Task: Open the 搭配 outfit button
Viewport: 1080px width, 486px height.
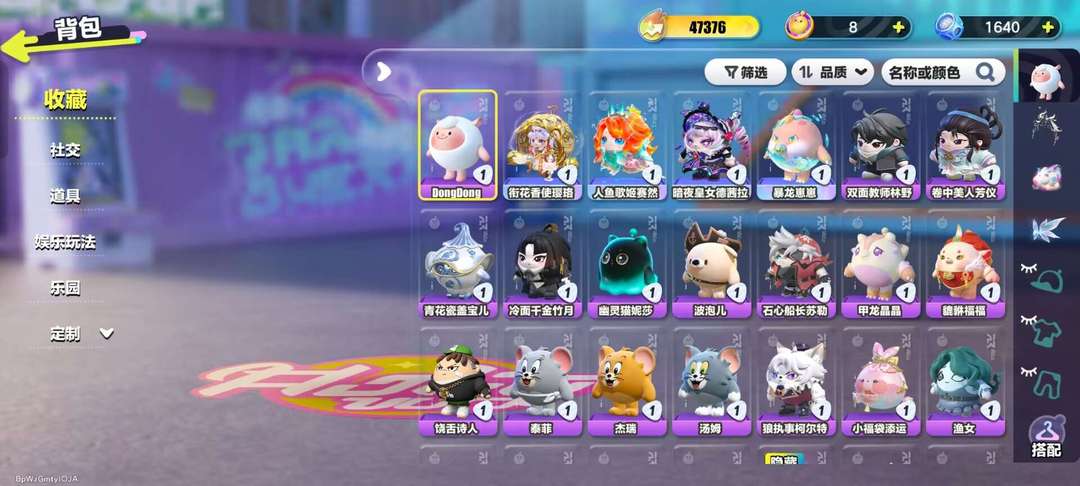Action: point(1046,436)
